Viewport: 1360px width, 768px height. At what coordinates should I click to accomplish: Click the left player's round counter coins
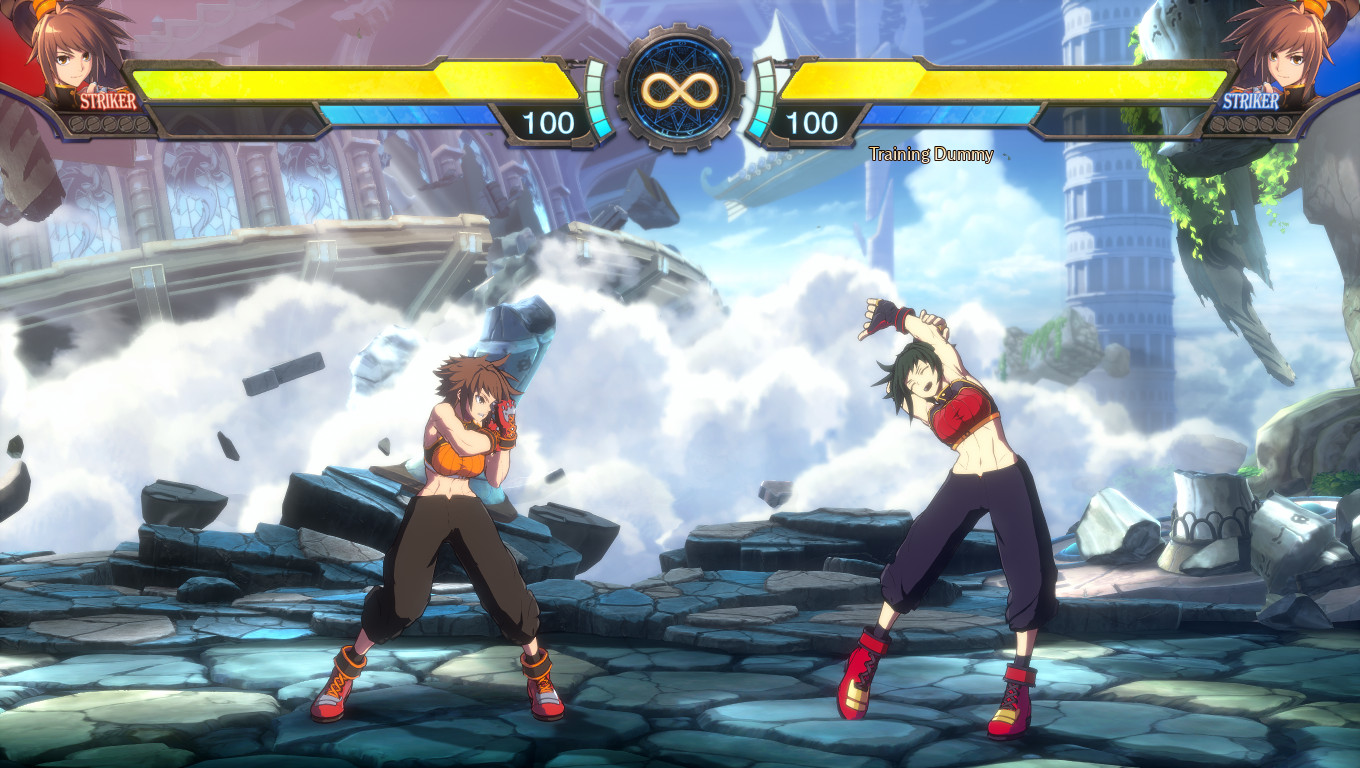[110, 122]
